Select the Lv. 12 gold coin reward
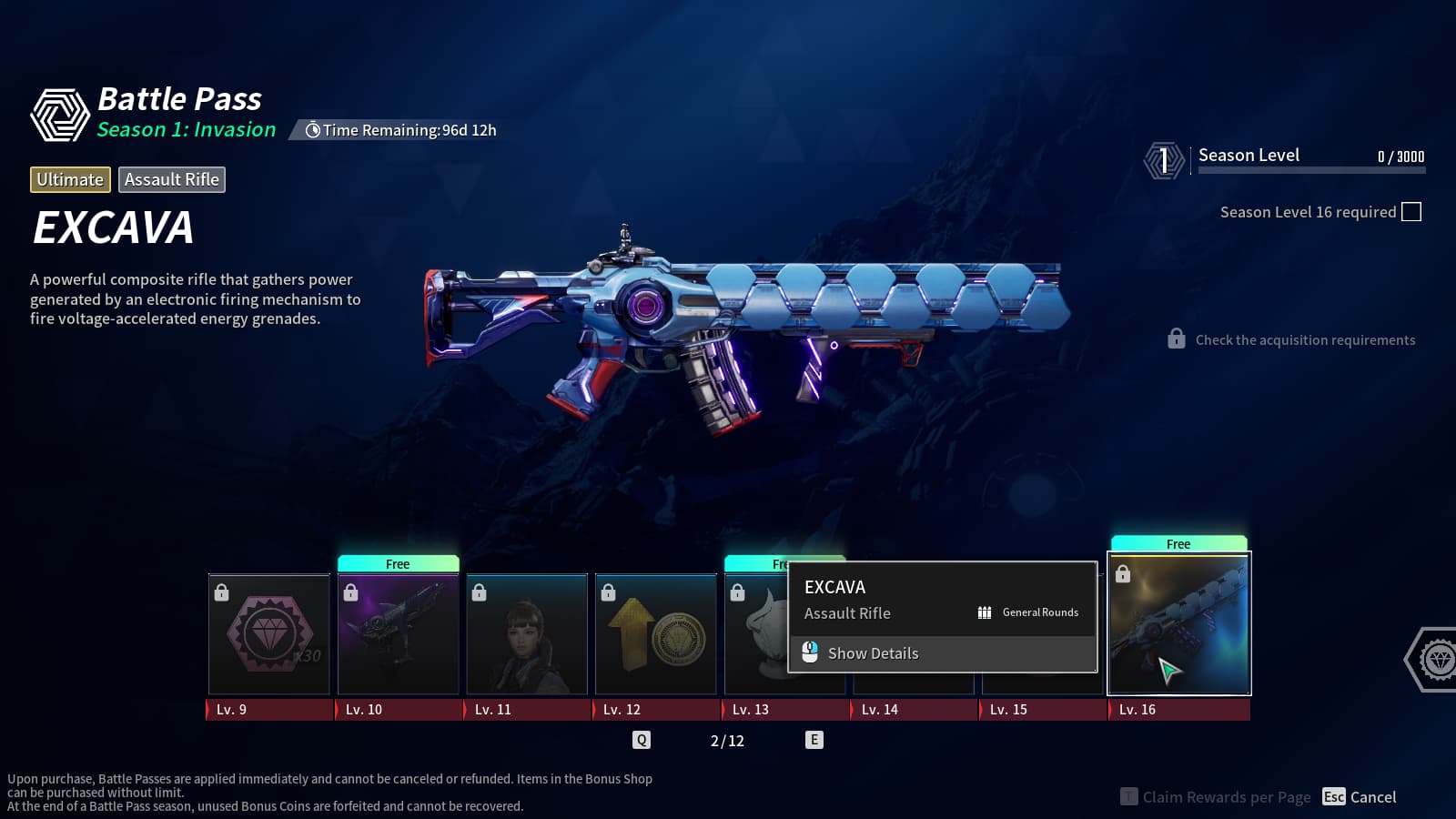The image size is (1456, 819). pos(656,634)
